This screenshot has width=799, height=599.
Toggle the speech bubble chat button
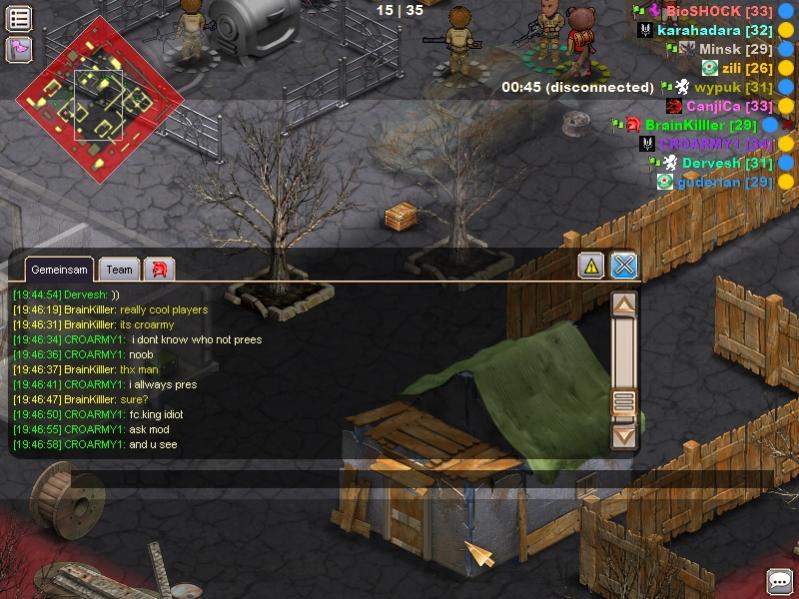(780, 581)
